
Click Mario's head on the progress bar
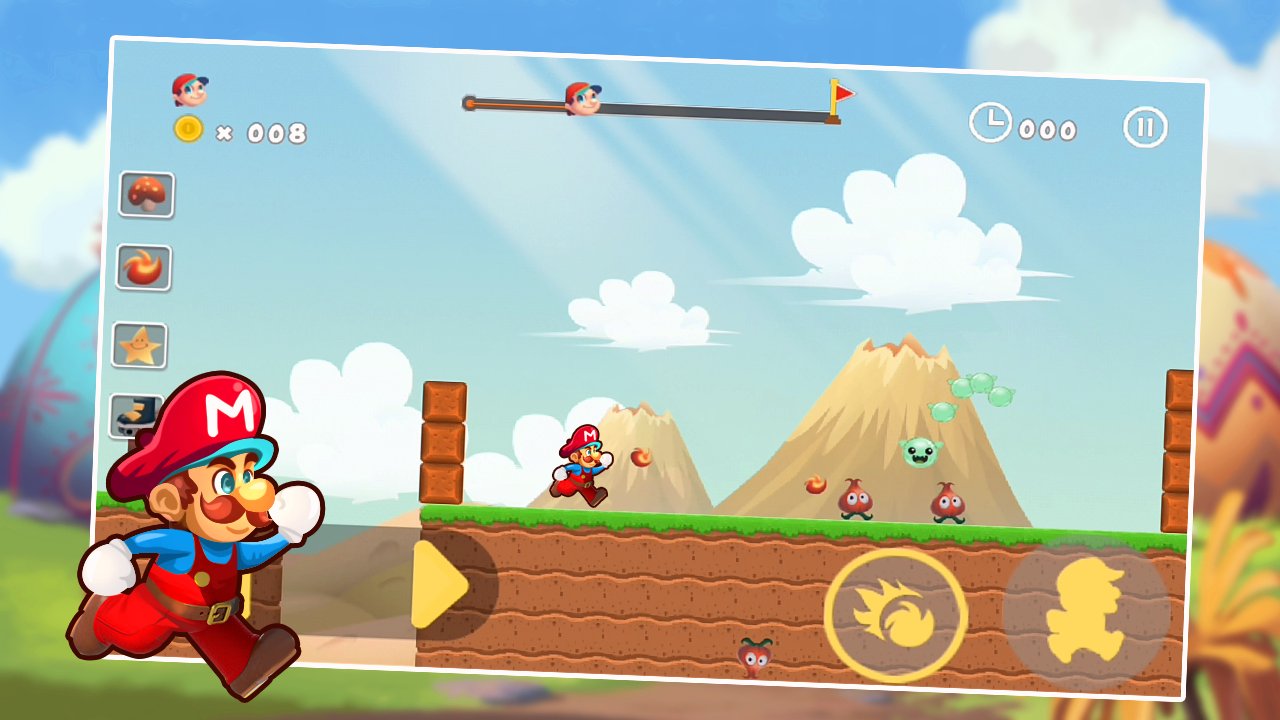(583, 101)
